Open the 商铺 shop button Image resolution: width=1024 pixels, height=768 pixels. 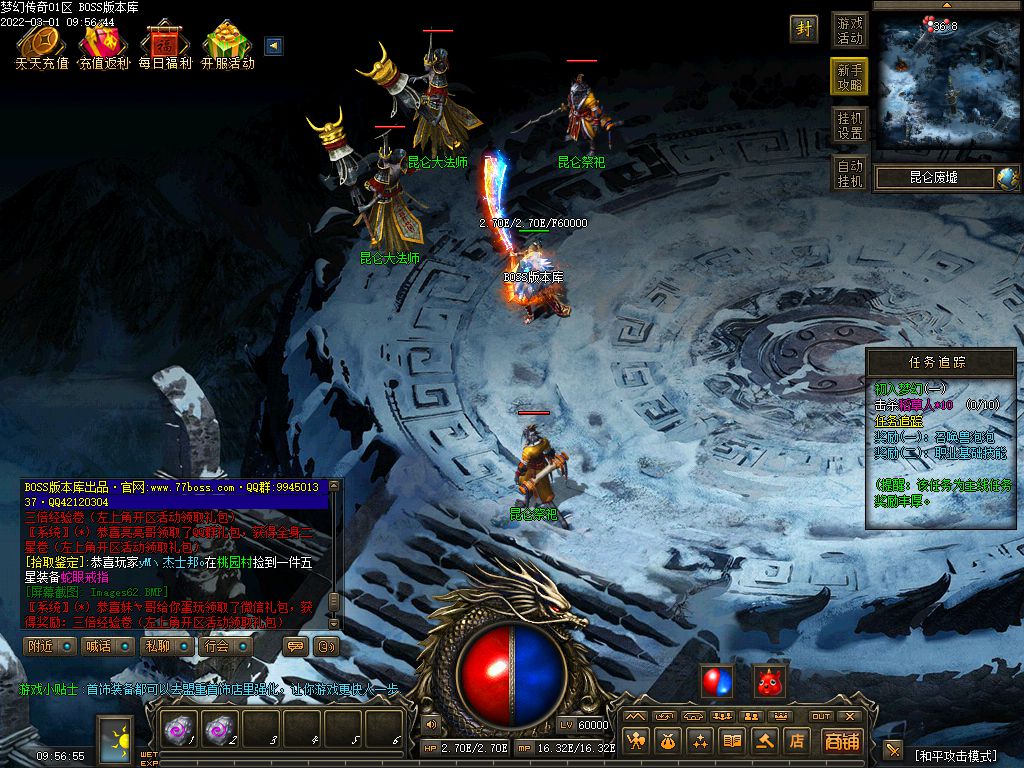pos(842,741)
